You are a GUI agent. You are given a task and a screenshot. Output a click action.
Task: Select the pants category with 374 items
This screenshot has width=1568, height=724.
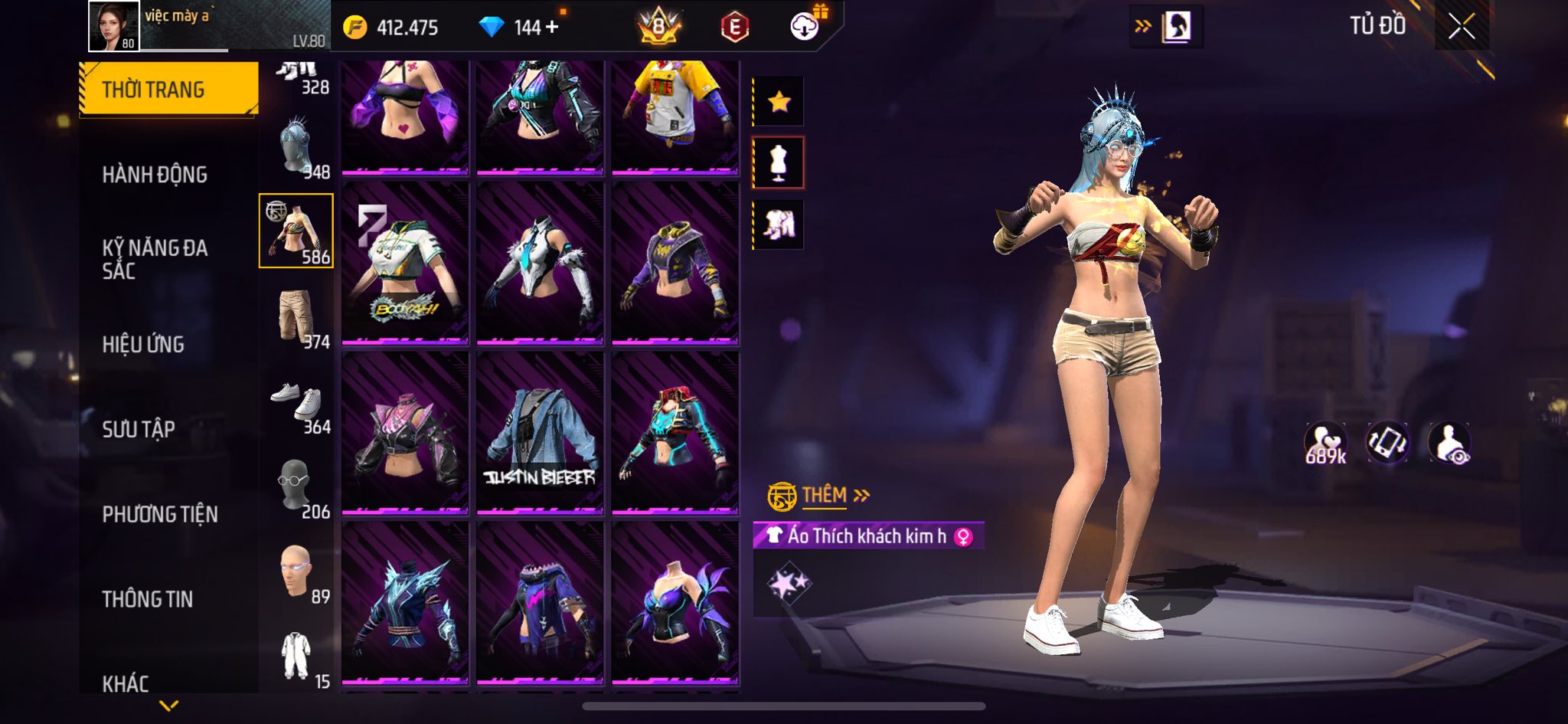coord(297,317)
